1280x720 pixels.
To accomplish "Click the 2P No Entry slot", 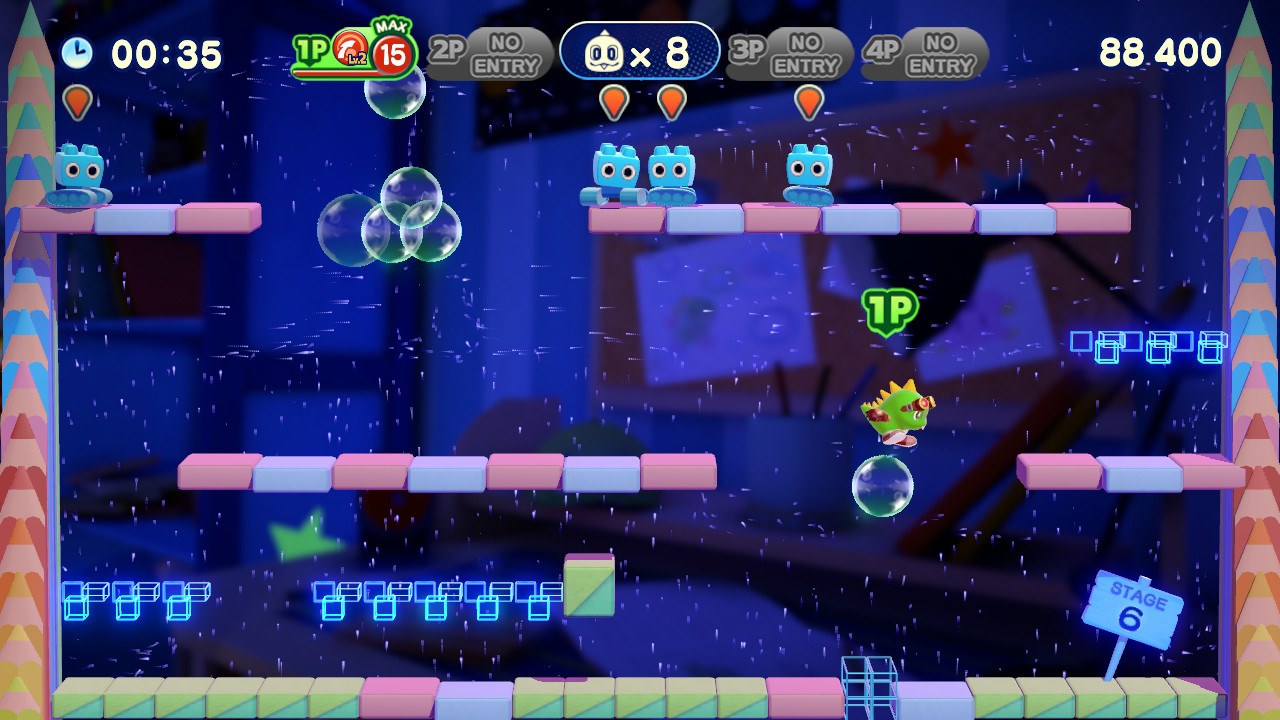I will click(x=491, y=53).
